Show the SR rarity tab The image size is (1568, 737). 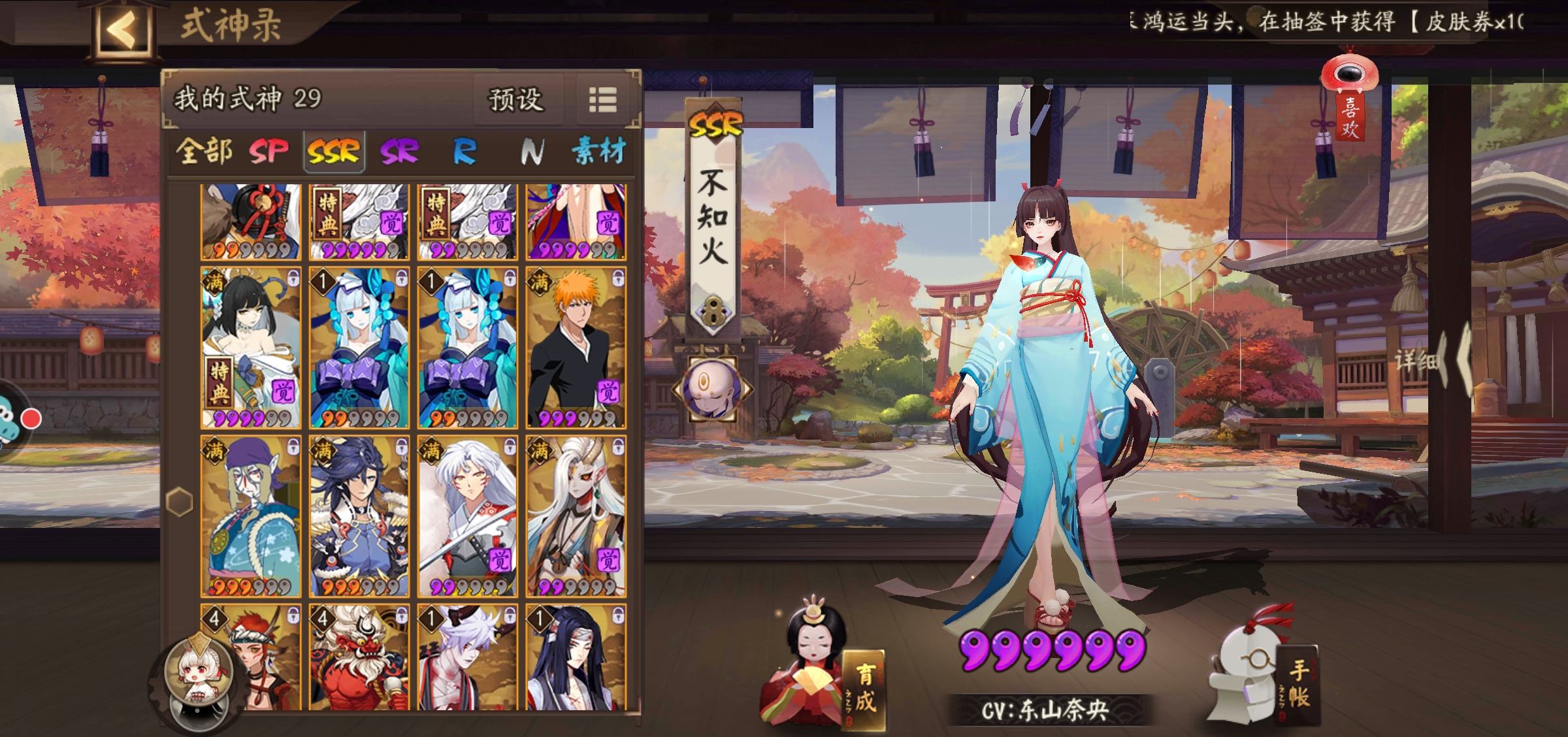399,152
